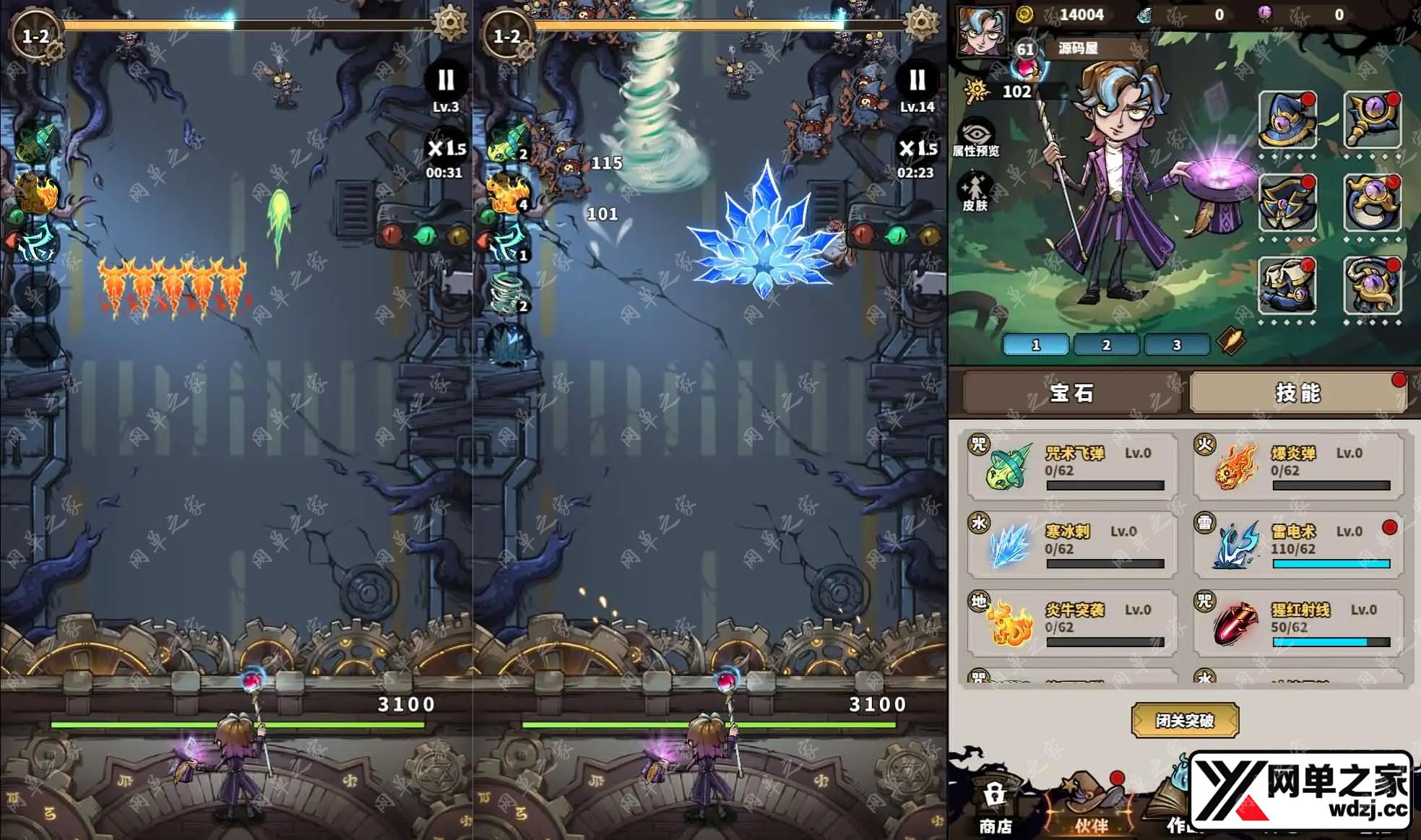Select loadout preset 2
This screenshot has height=840, width=1421.
point(1106,345)
